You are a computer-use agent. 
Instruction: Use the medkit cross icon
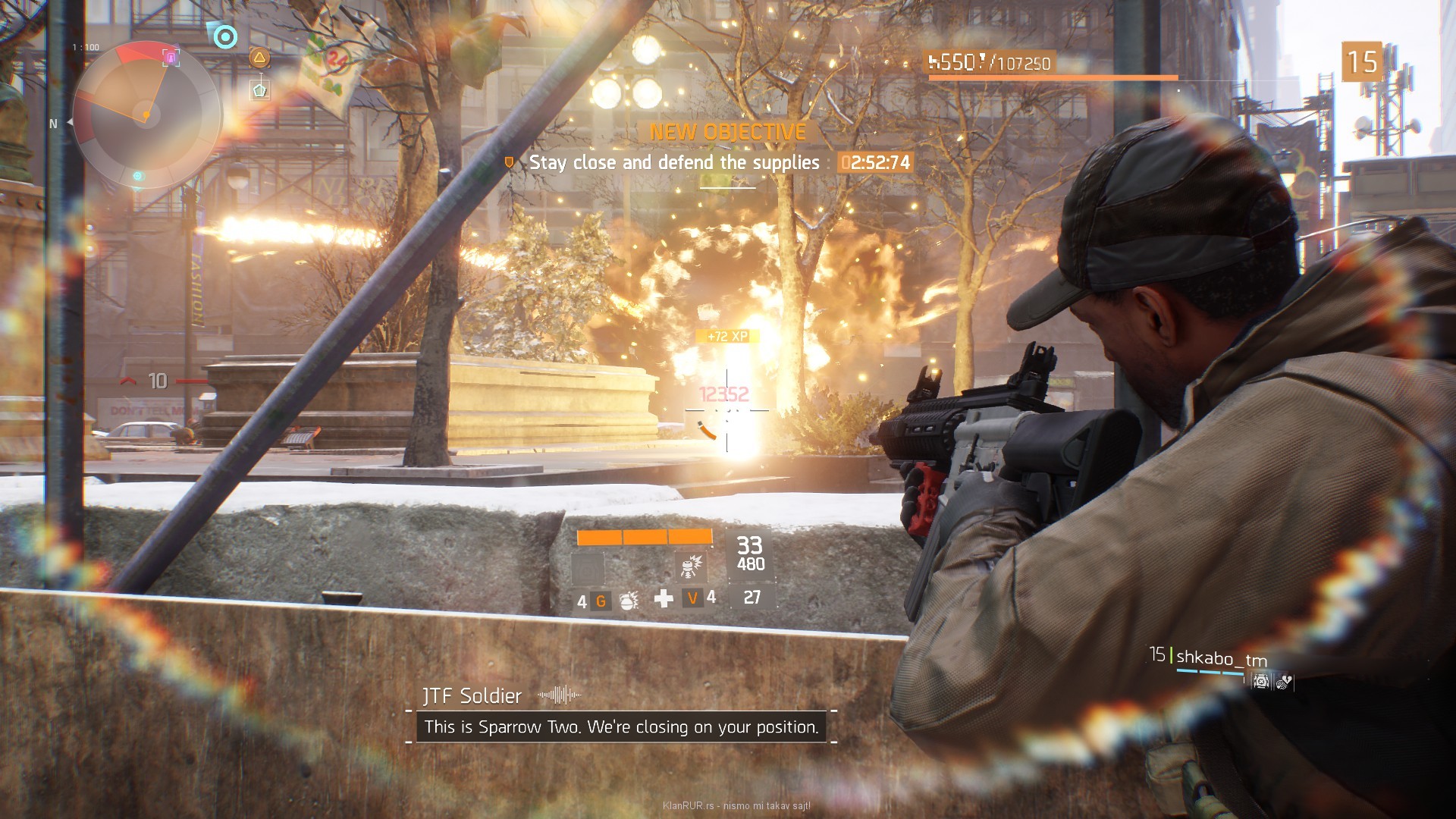point(664,599)
